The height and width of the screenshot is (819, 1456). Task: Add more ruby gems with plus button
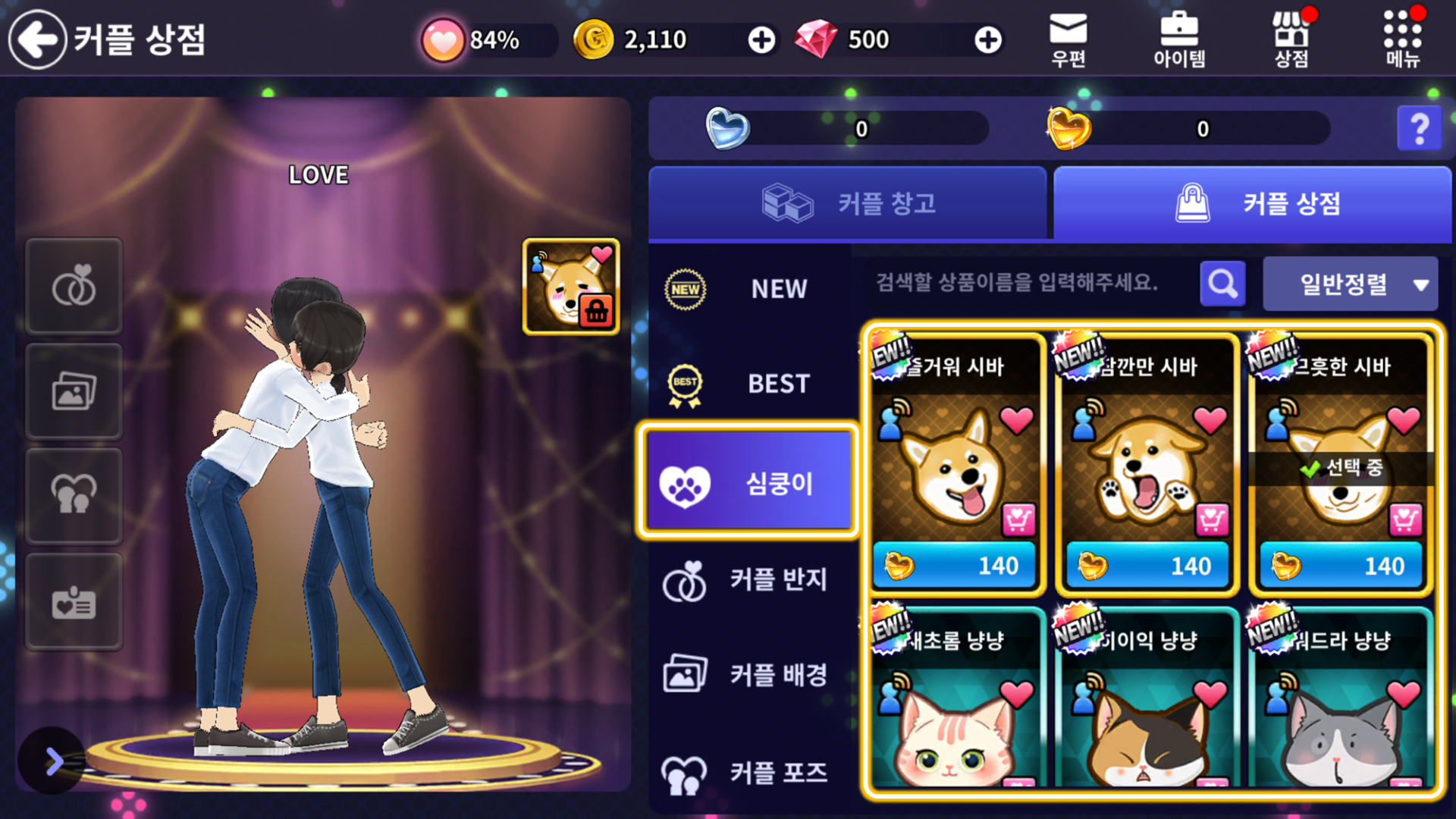tap(987, 40)
